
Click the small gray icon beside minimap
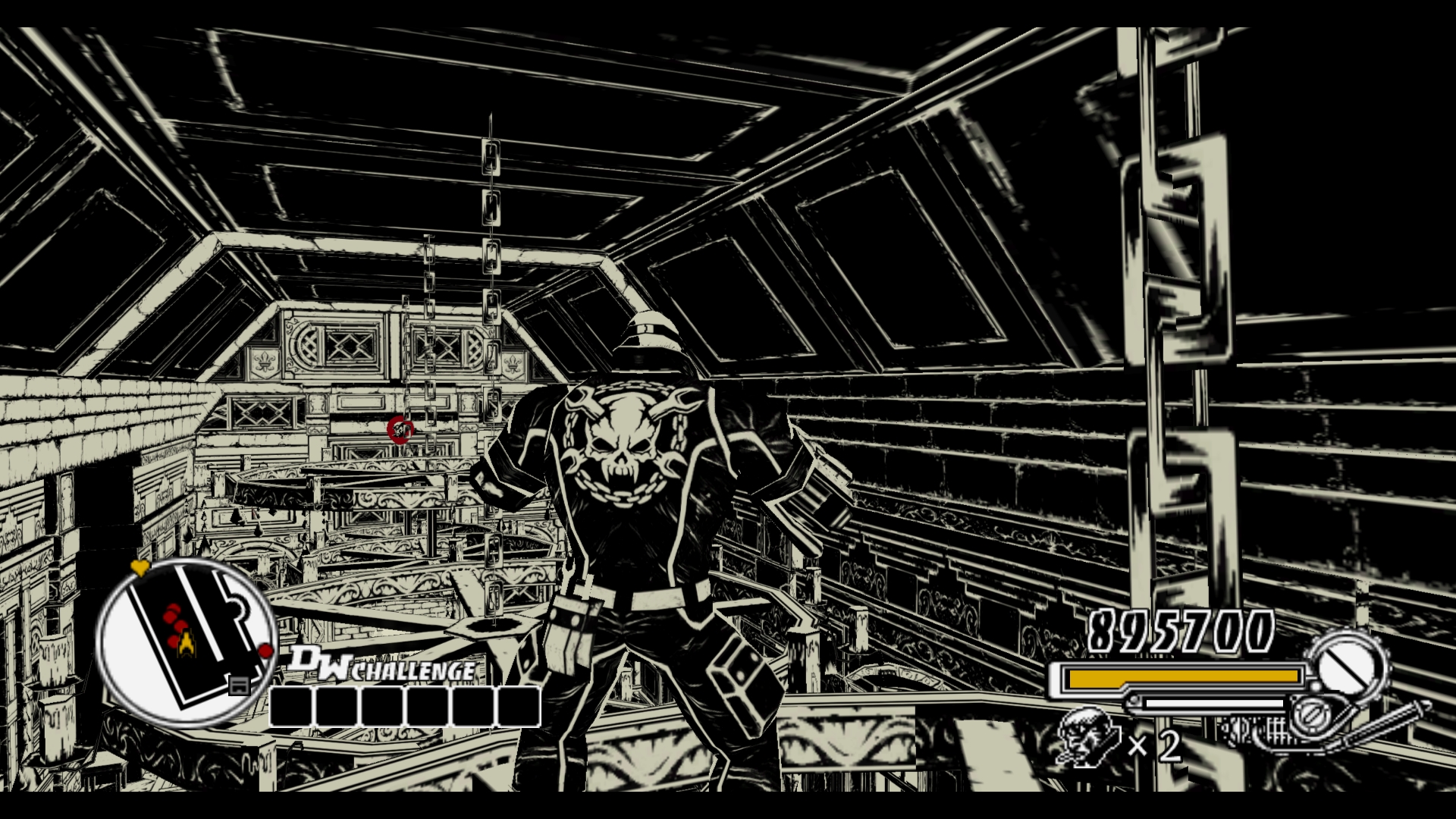239,686
